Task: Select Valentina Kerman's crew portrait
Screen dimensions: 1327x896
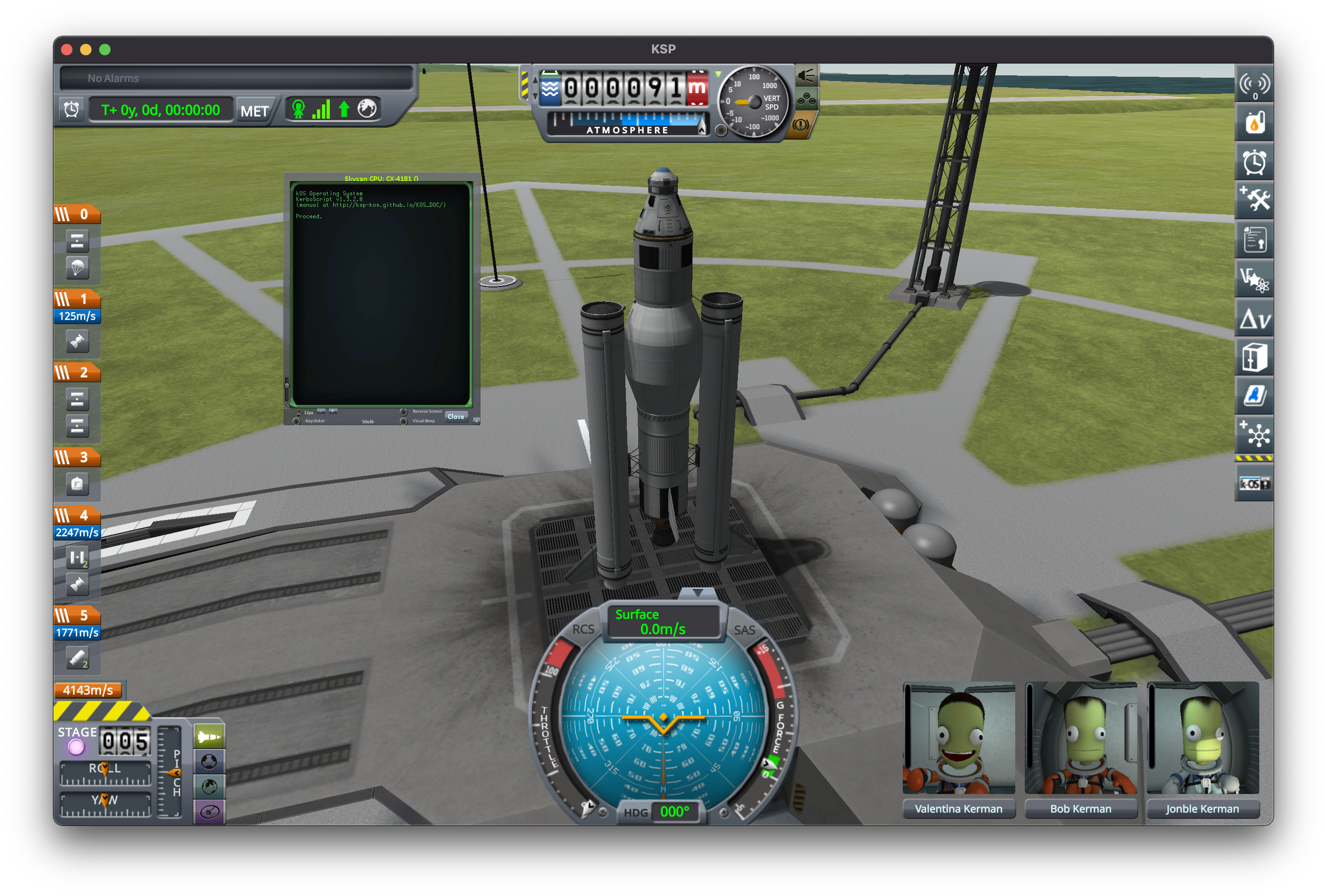Action: coord(959,738)
